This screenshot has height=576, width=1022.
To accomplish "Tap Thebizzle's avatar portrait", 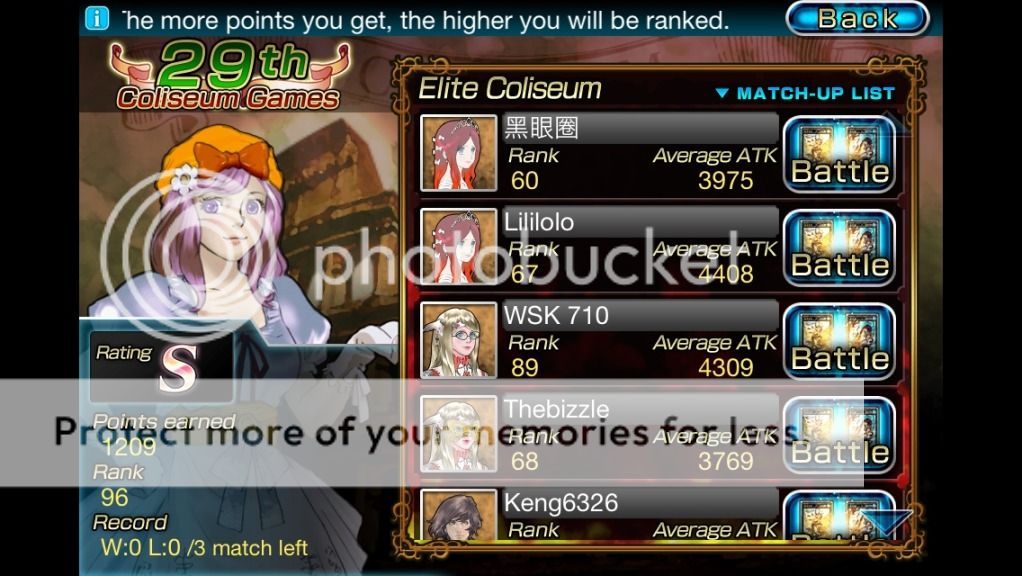I will 458,434.
